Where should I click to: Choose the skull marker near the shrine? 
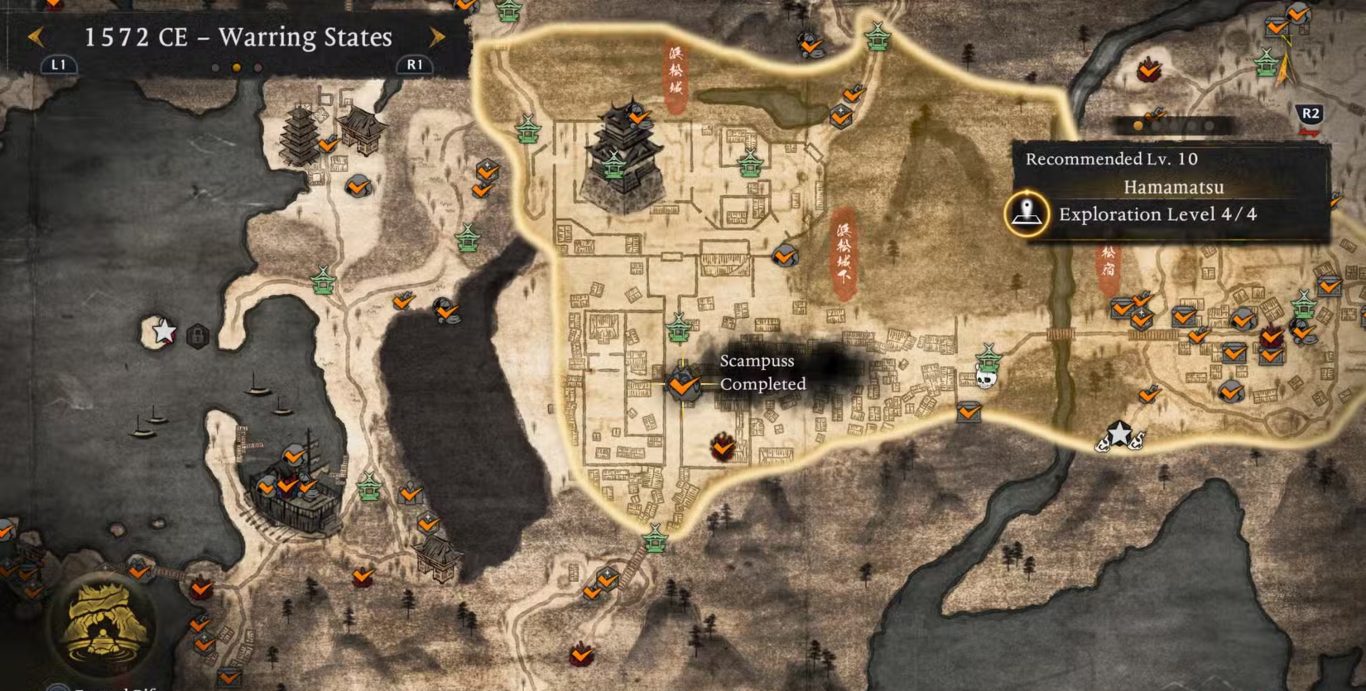tap(986, 378)
